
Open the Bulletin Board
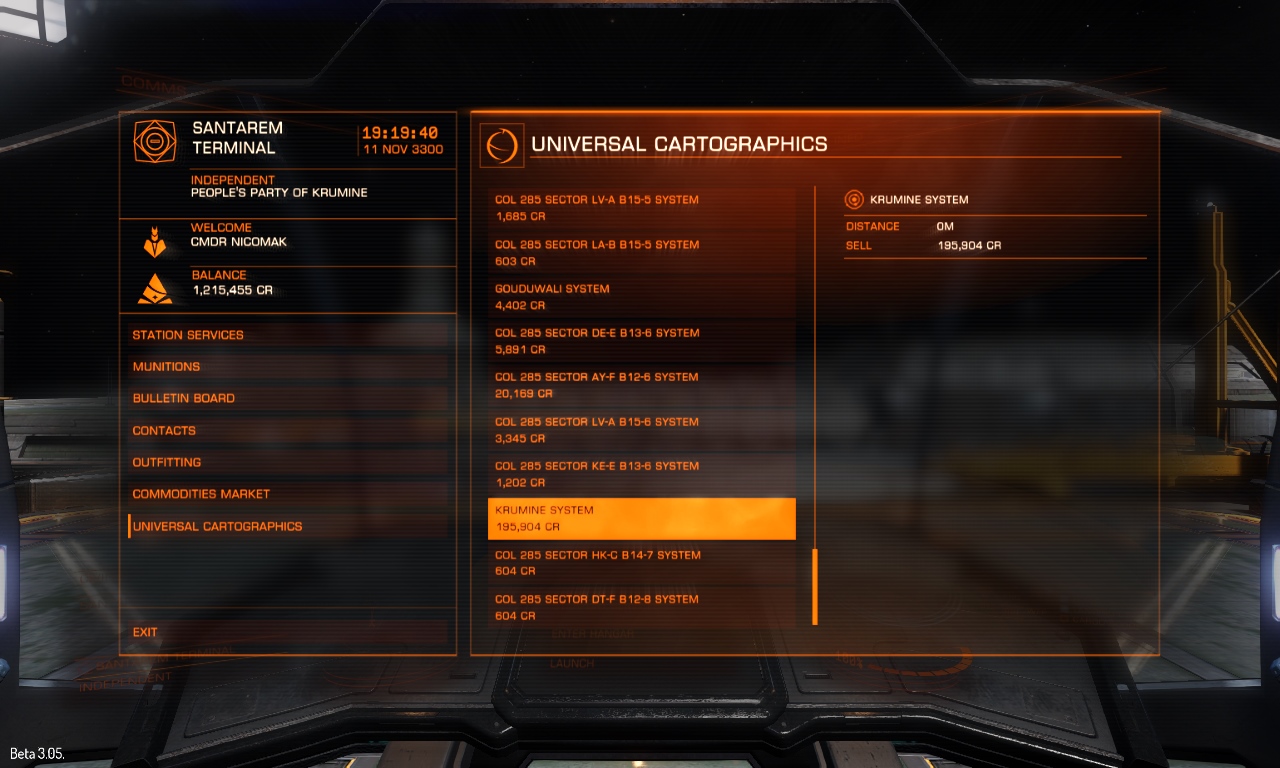[x=184, y=398]
